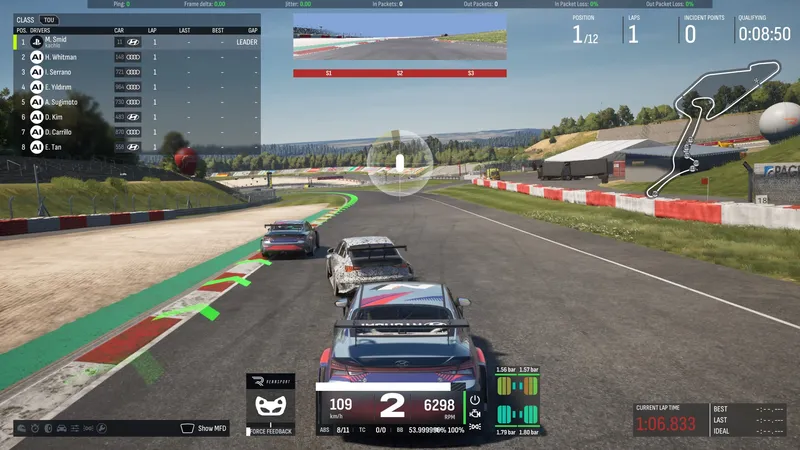Click the rear-view mirror display
Viewport: 800px width, 450px height.
tap(399, 41)
